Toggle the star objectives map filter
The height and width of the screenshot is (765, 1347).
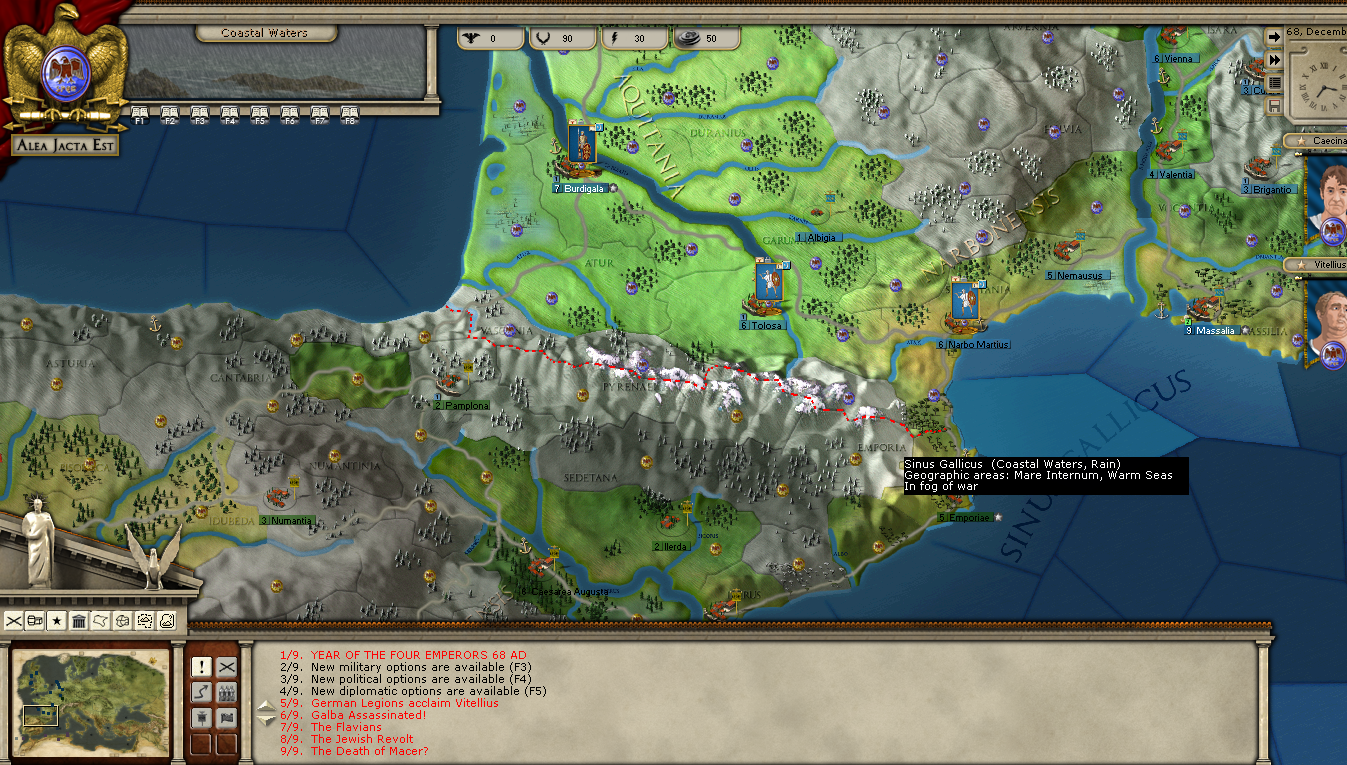coord(57,620)
